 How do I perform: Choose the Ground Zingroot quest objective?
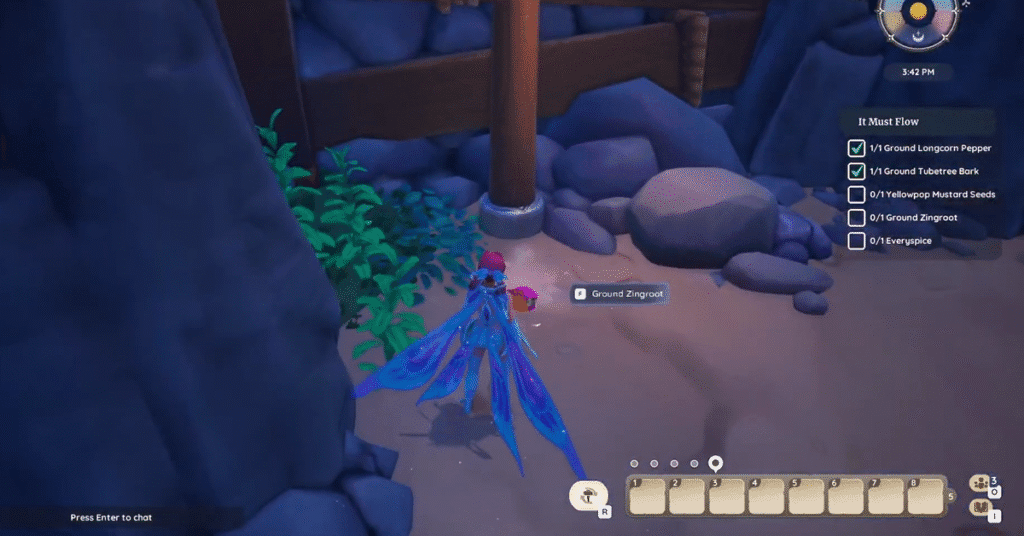pyautogui.click(x=910, y=217)
